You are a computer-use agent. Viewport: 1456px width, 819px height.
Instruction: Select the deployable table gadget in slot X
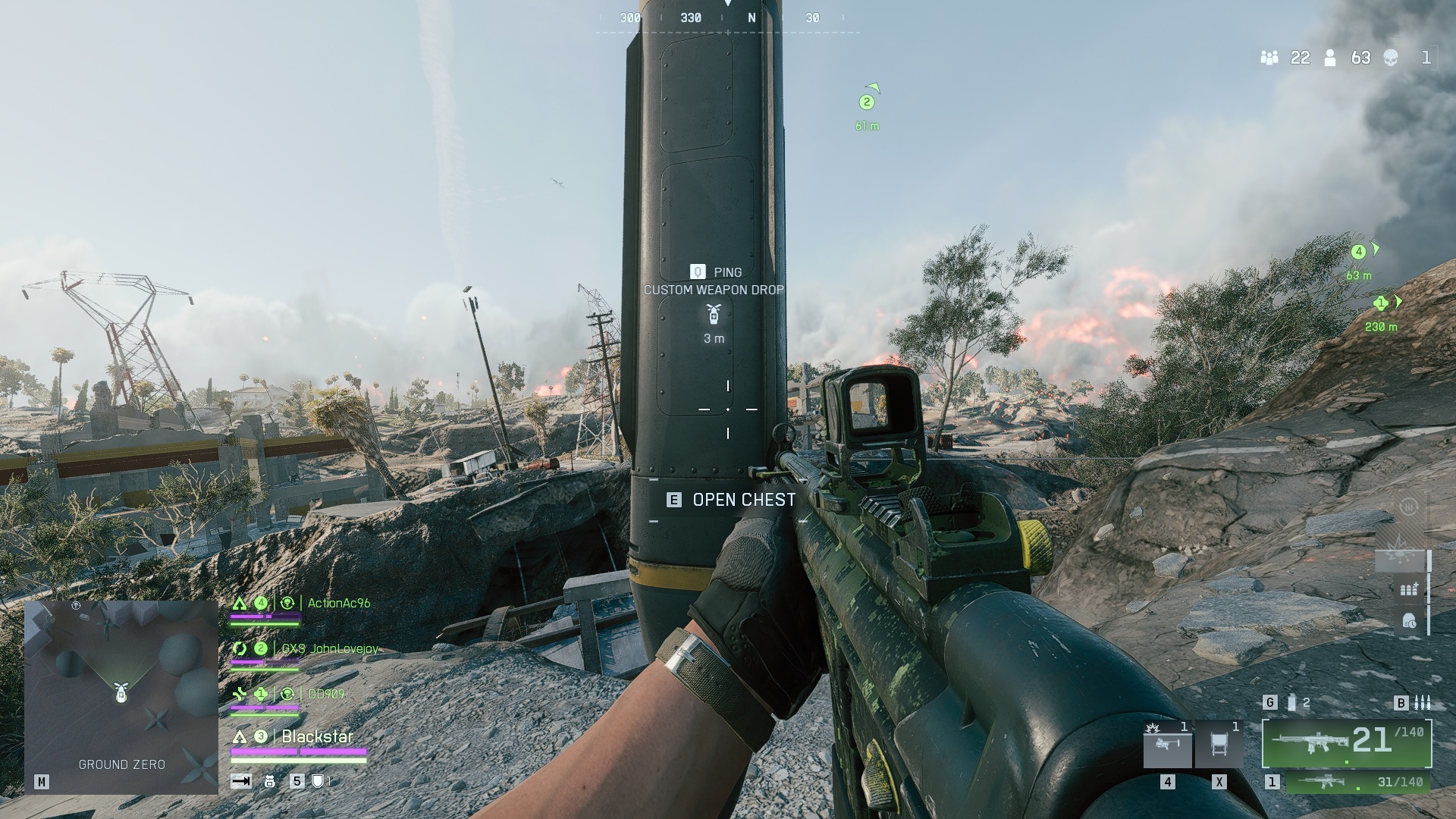(x=1219, y=744)
